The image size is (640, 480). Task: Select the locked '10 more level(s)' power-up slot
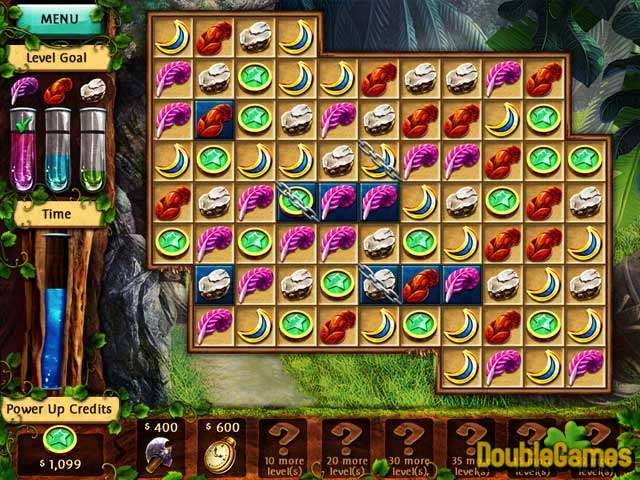pos(283,447)
